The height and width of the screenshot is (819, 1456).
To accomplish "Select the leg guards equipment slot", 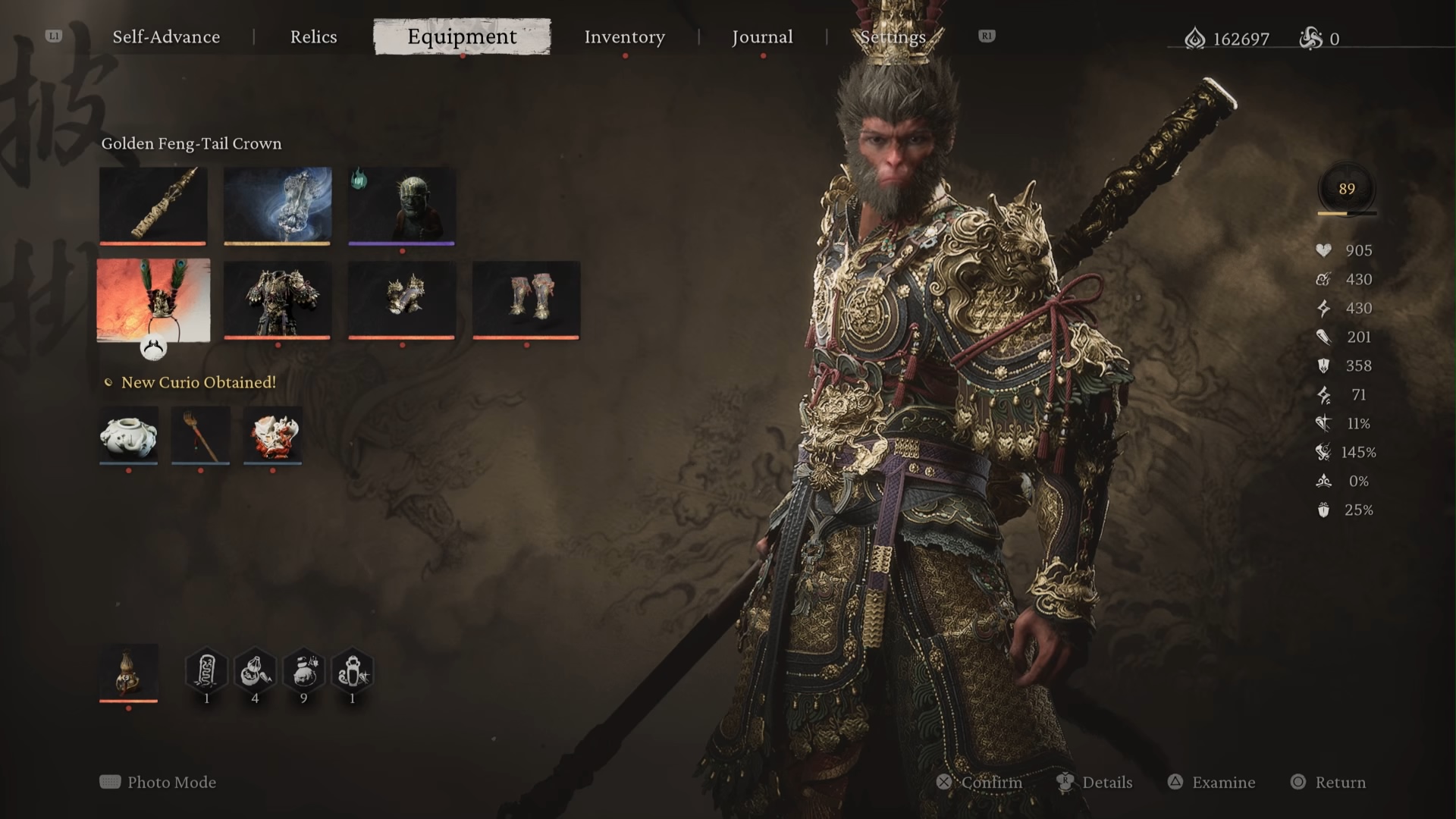I will click(526, 300).
